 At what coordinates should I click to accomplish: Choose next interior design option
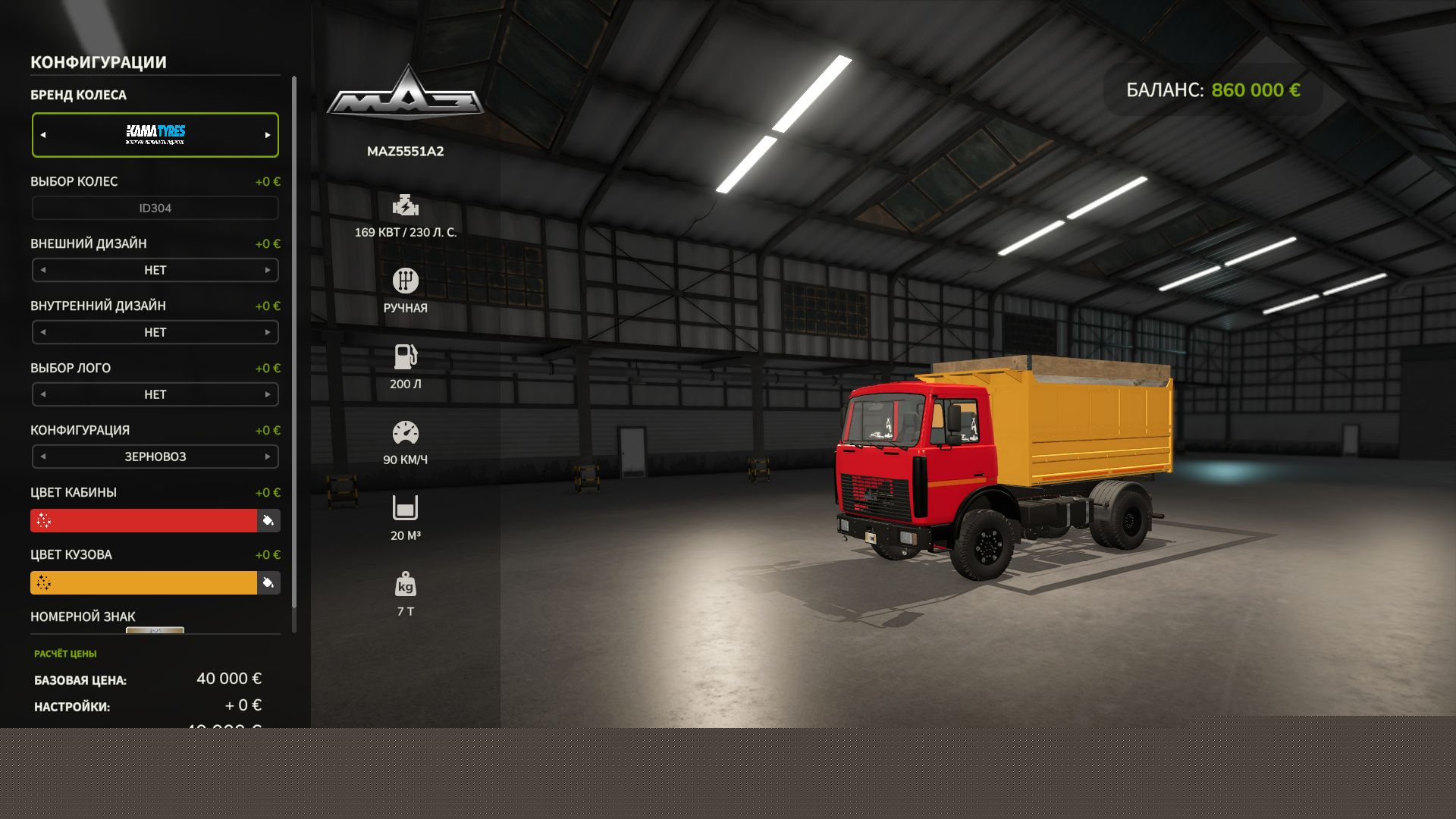click(x=268, y=332)
